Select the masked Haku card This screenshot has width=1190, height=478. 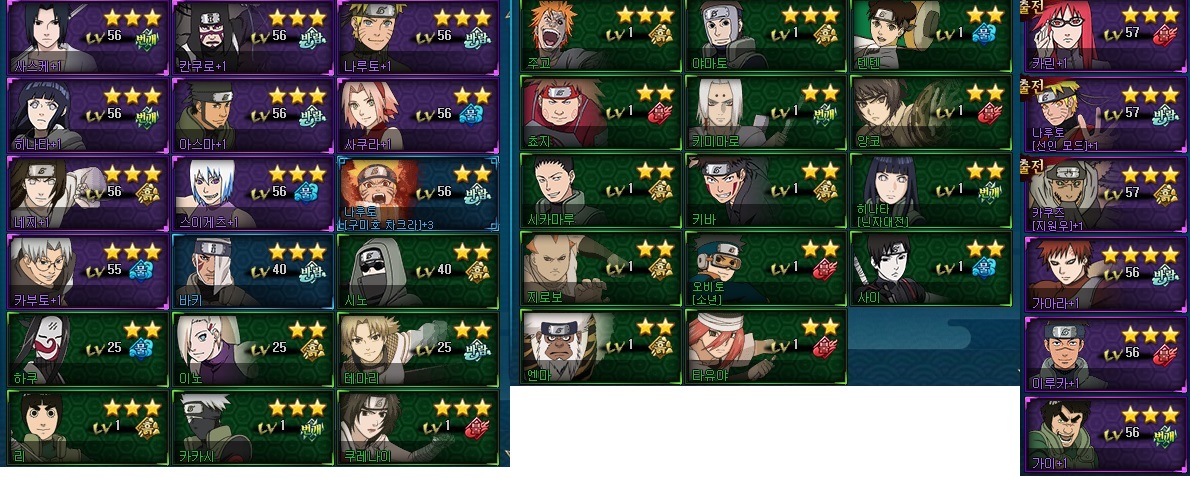86,349
